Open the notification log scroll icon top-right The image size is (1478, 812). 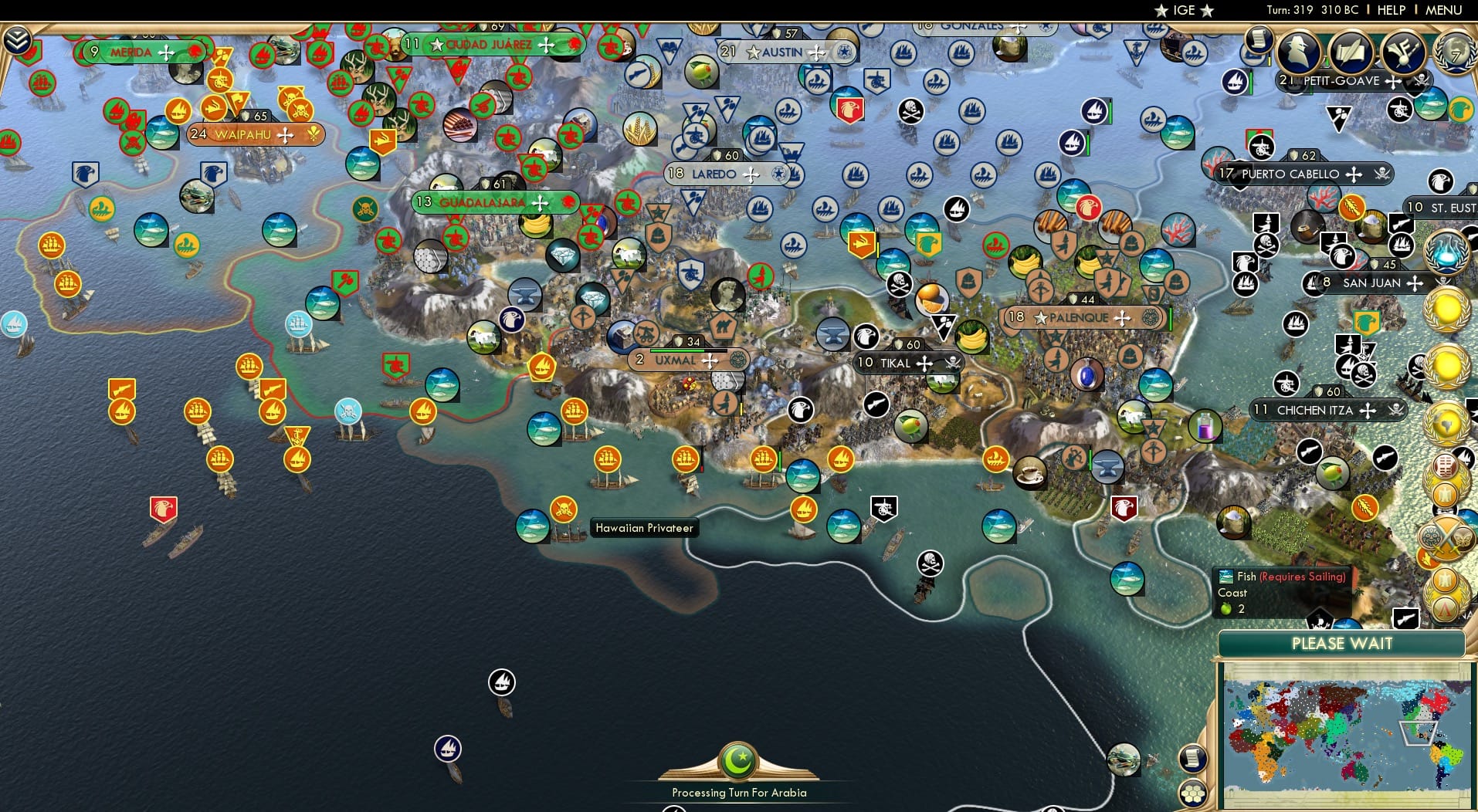[1260, 40]
